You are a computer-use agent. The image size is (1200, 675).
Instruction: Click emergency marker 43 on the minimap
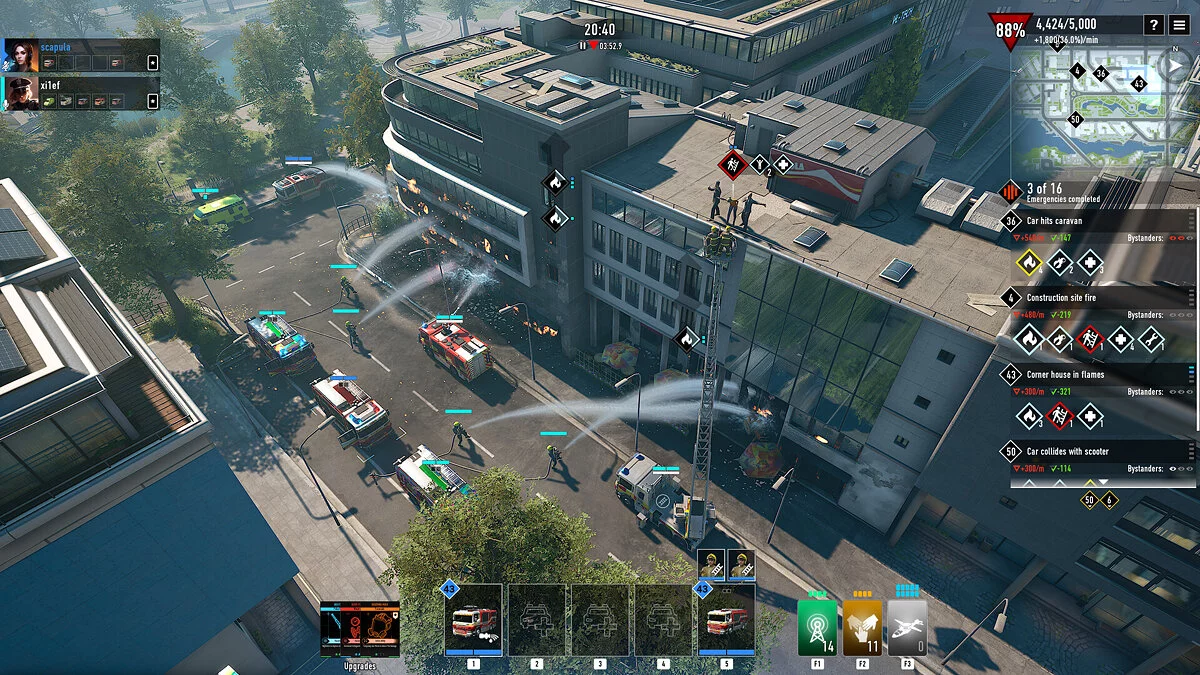1138,83
